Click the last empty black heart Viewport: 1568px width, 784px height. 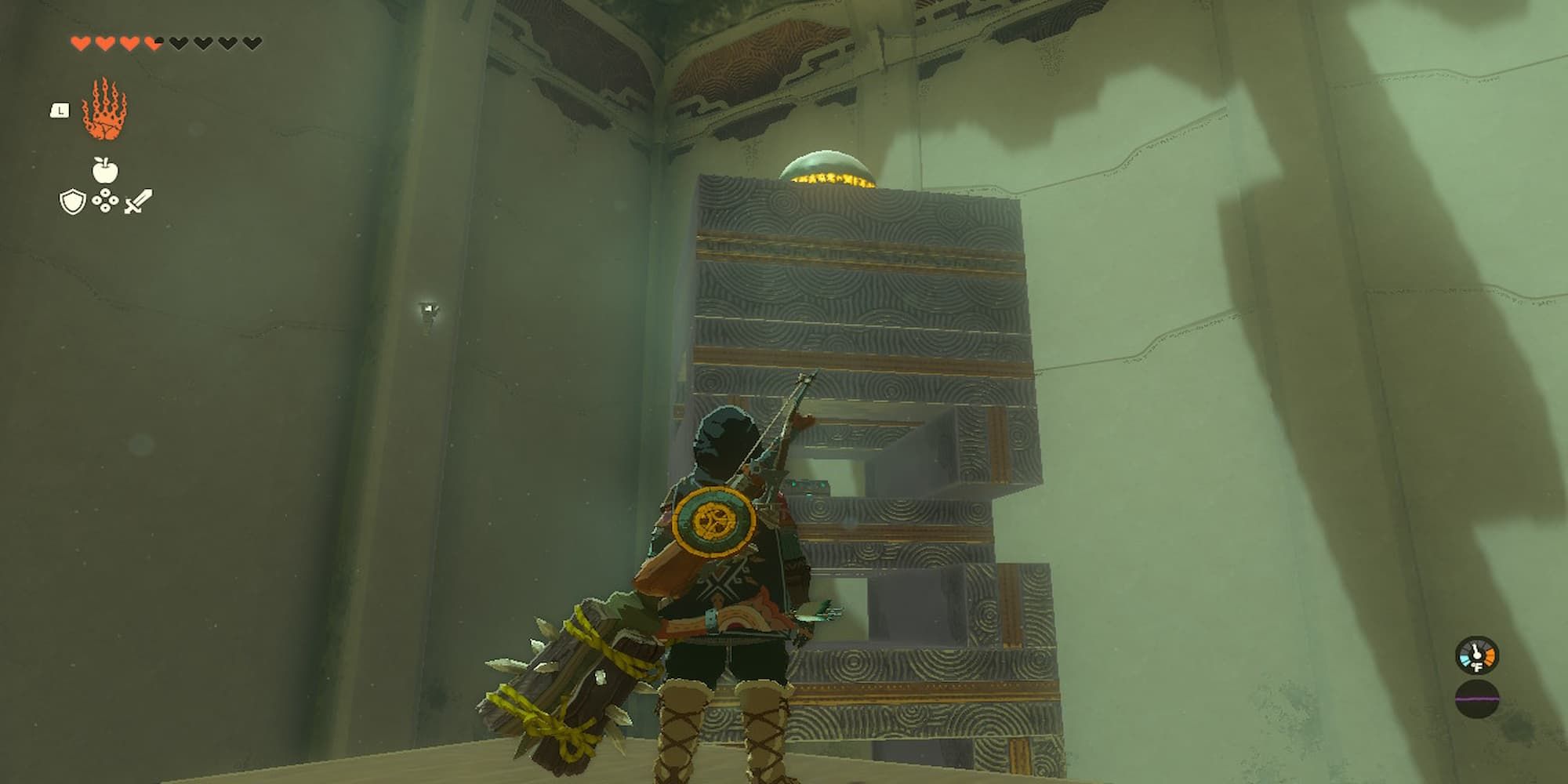pos(251,43)
